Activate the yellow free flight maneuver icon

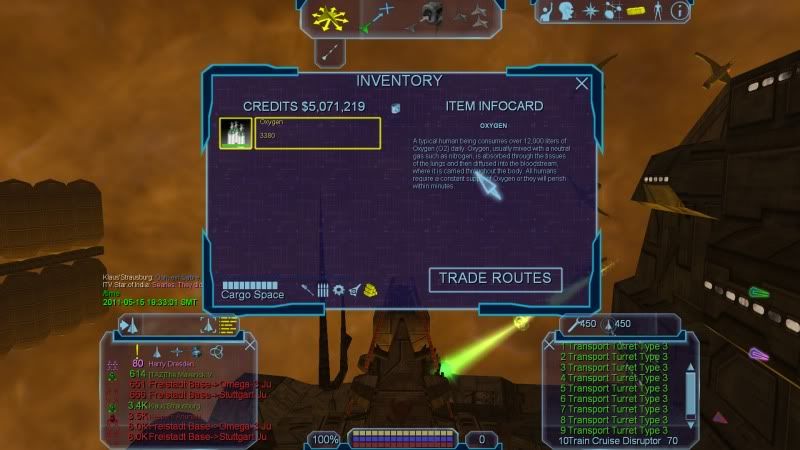pyautogui.click(x=328, y=16)
